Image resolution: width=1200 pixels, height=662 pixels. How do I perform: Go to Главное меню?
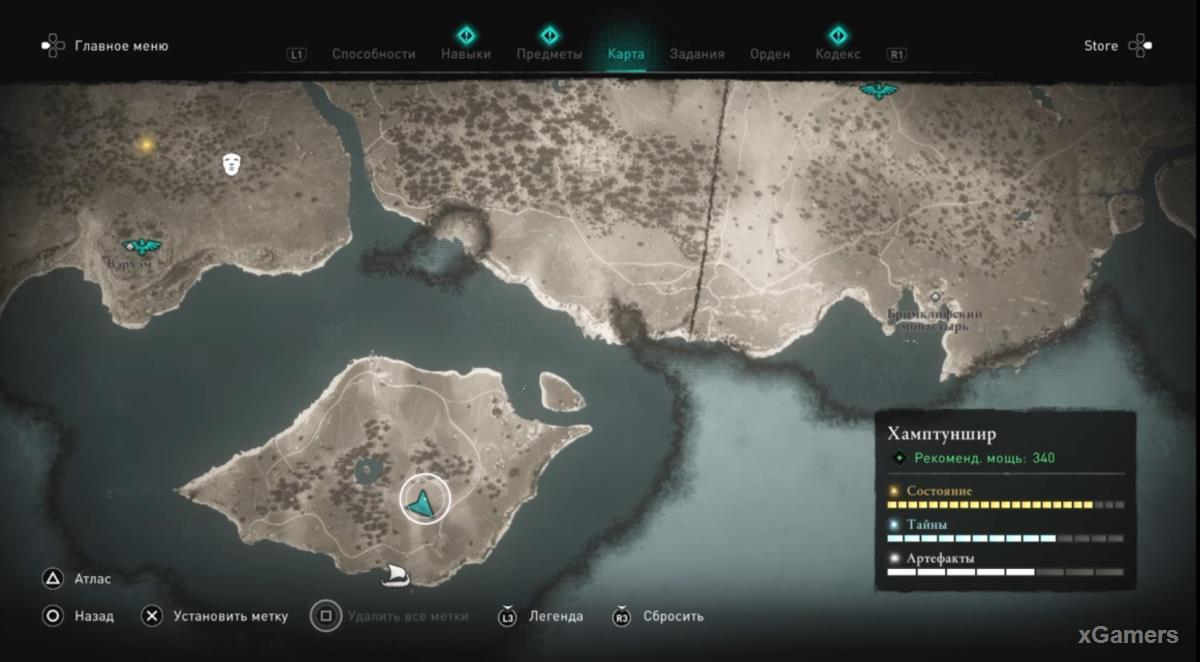tap(121, 46)
